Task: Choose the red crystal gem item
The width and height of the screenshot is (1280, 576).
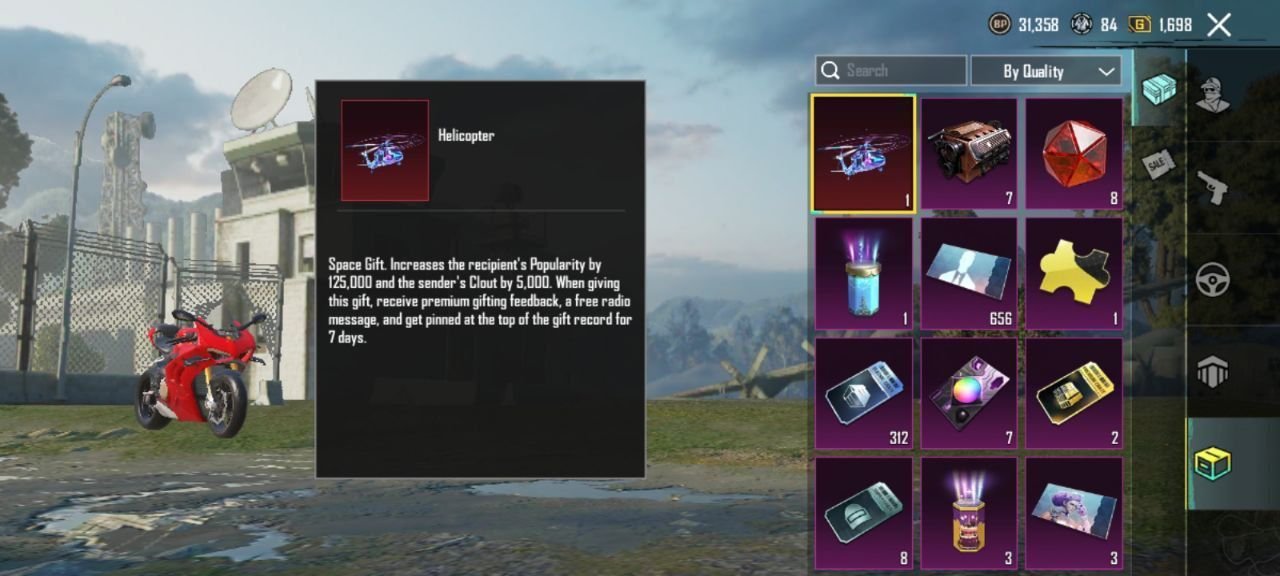Action: [1074, 154]
